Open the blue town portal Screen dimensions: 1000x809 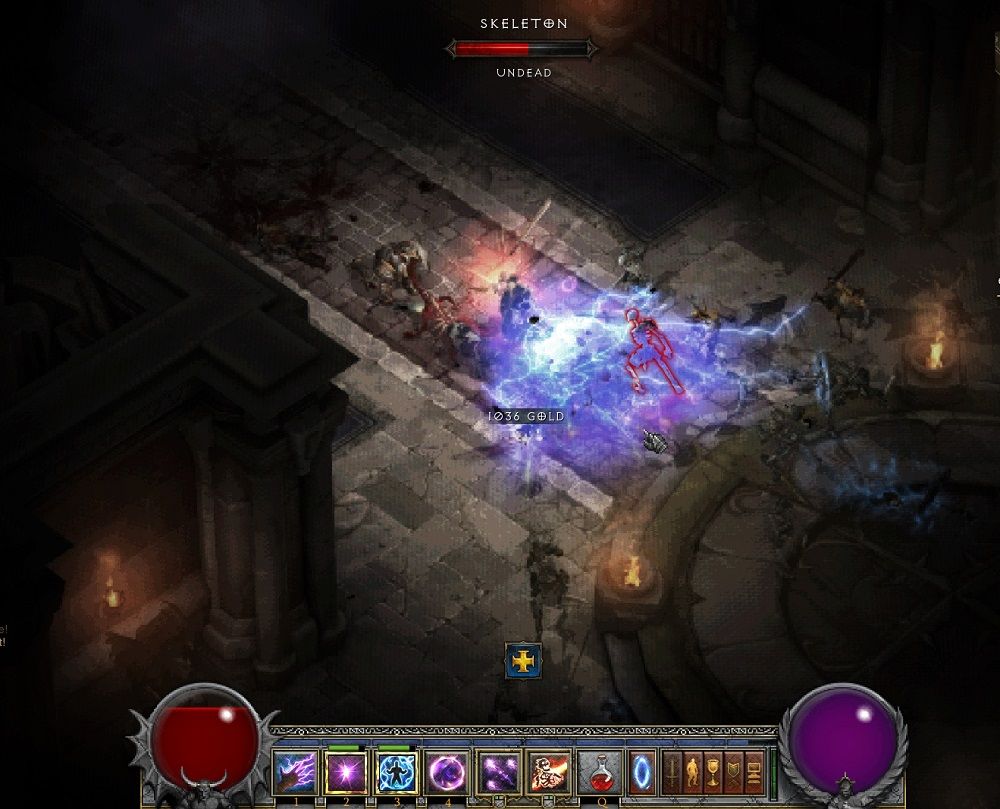(x=642, y=773)
